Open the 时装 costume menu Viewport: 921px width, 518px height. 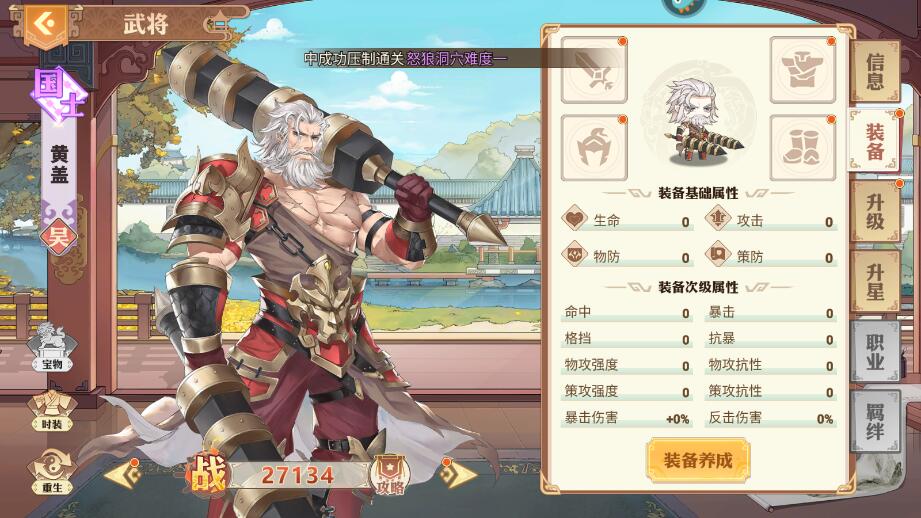coord(52,410)
